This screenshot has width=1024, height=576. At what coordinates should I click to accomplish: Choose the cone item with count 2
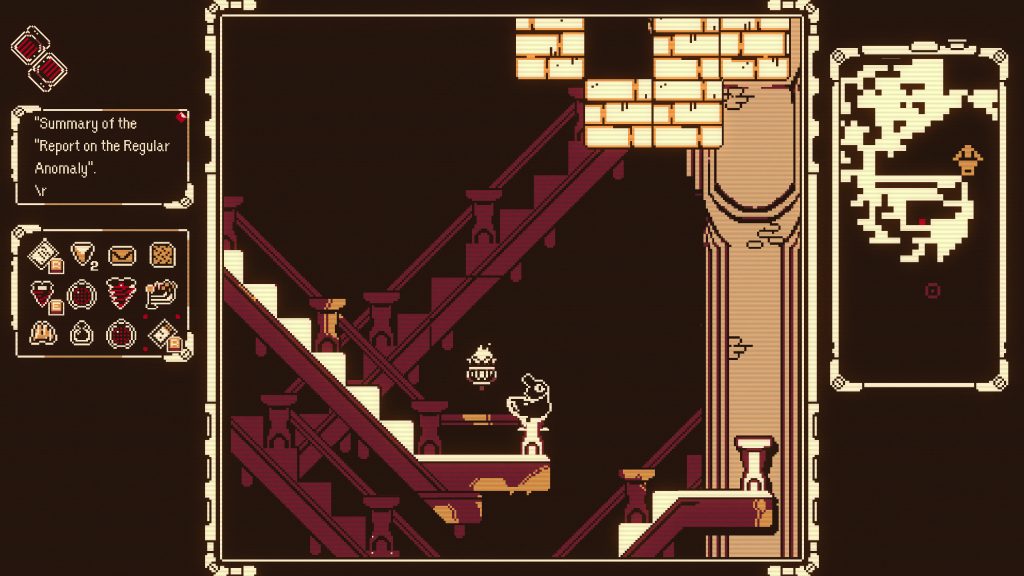82,255
